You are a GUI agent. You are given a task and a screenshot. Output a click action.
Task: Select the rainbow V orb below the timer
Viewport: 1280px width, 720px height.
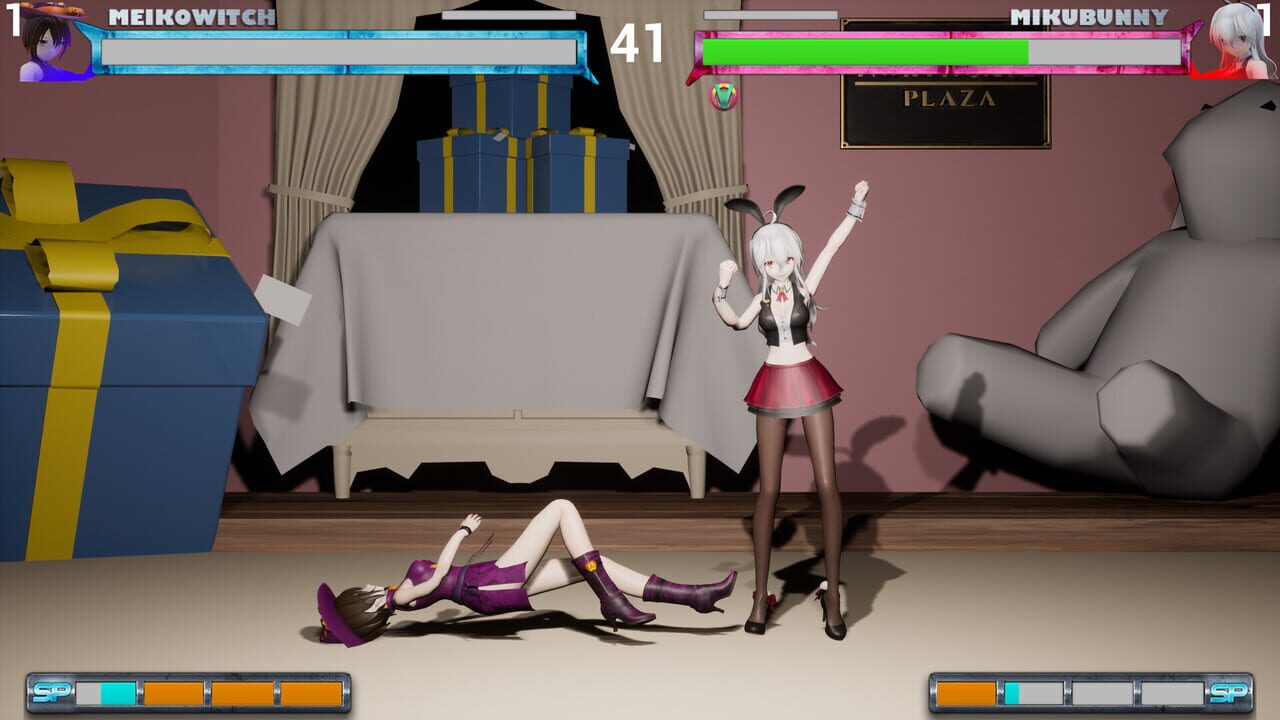click(723, 98)
